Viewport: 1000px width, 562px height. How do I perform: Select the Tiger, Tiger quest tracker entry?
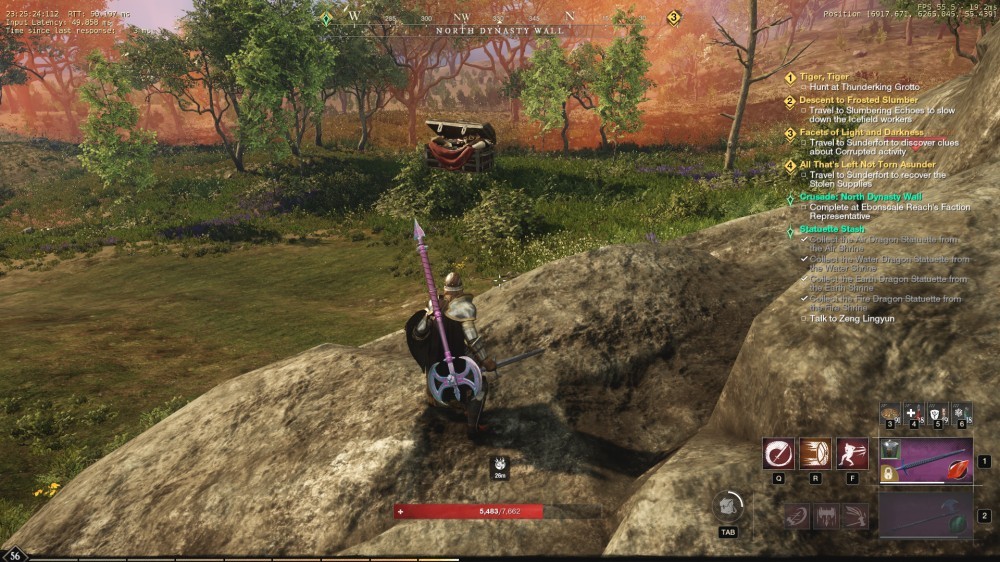click(824, 77)
